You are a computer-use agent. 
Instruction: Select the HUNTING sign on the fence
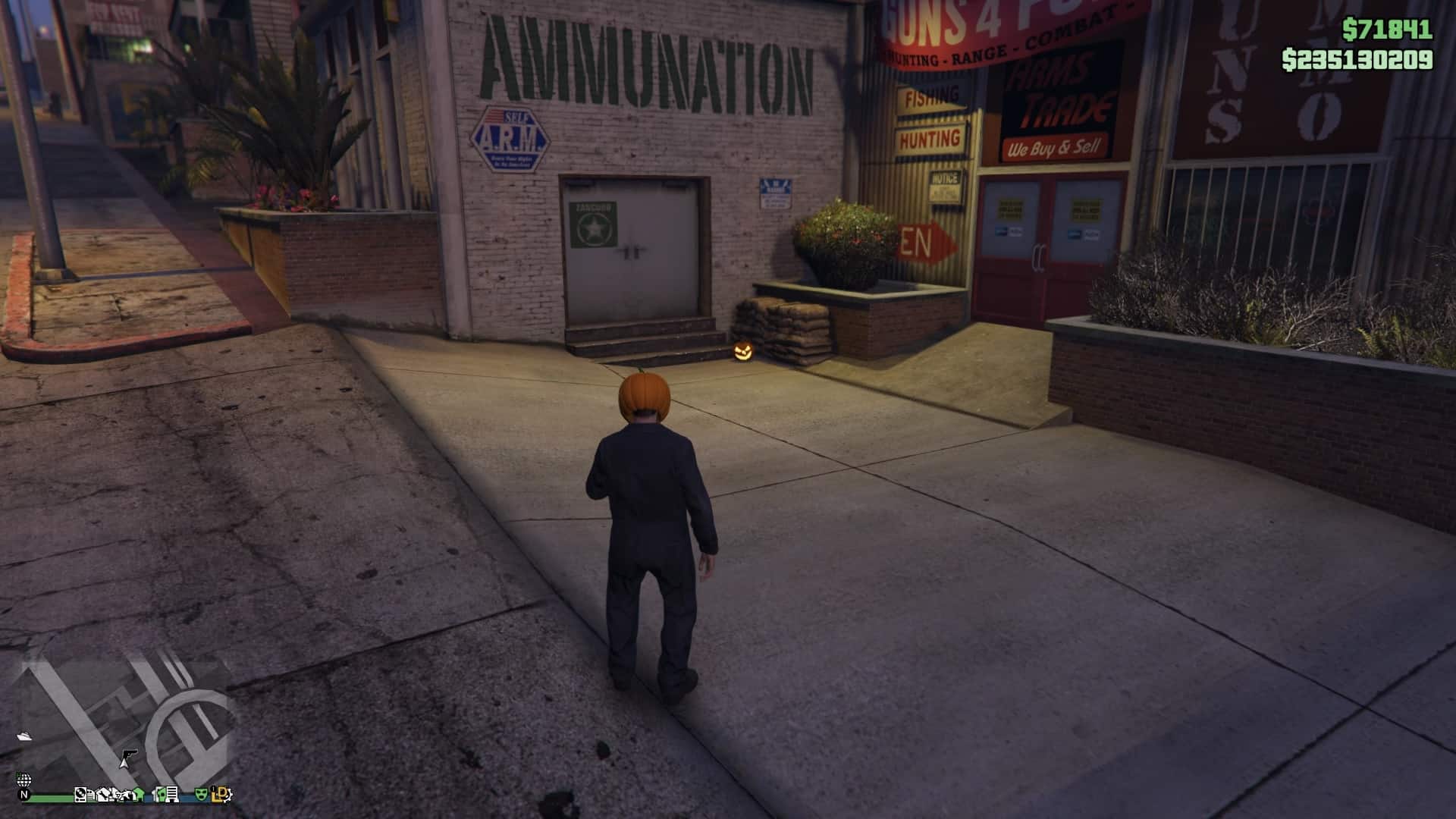(x=928, y=137)
